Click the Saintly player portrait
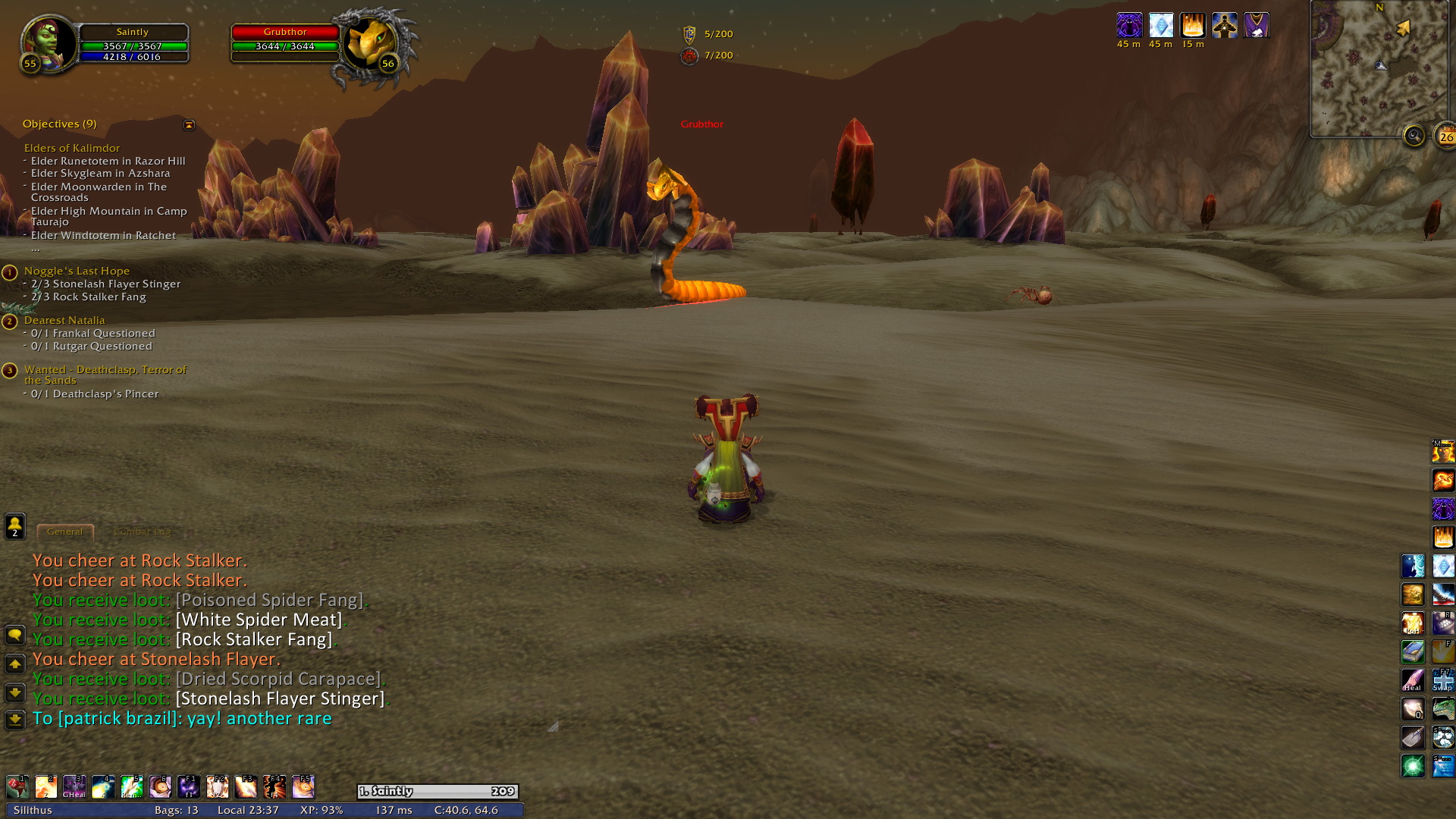Screen dimensions: 1456x819 (49, 43)
